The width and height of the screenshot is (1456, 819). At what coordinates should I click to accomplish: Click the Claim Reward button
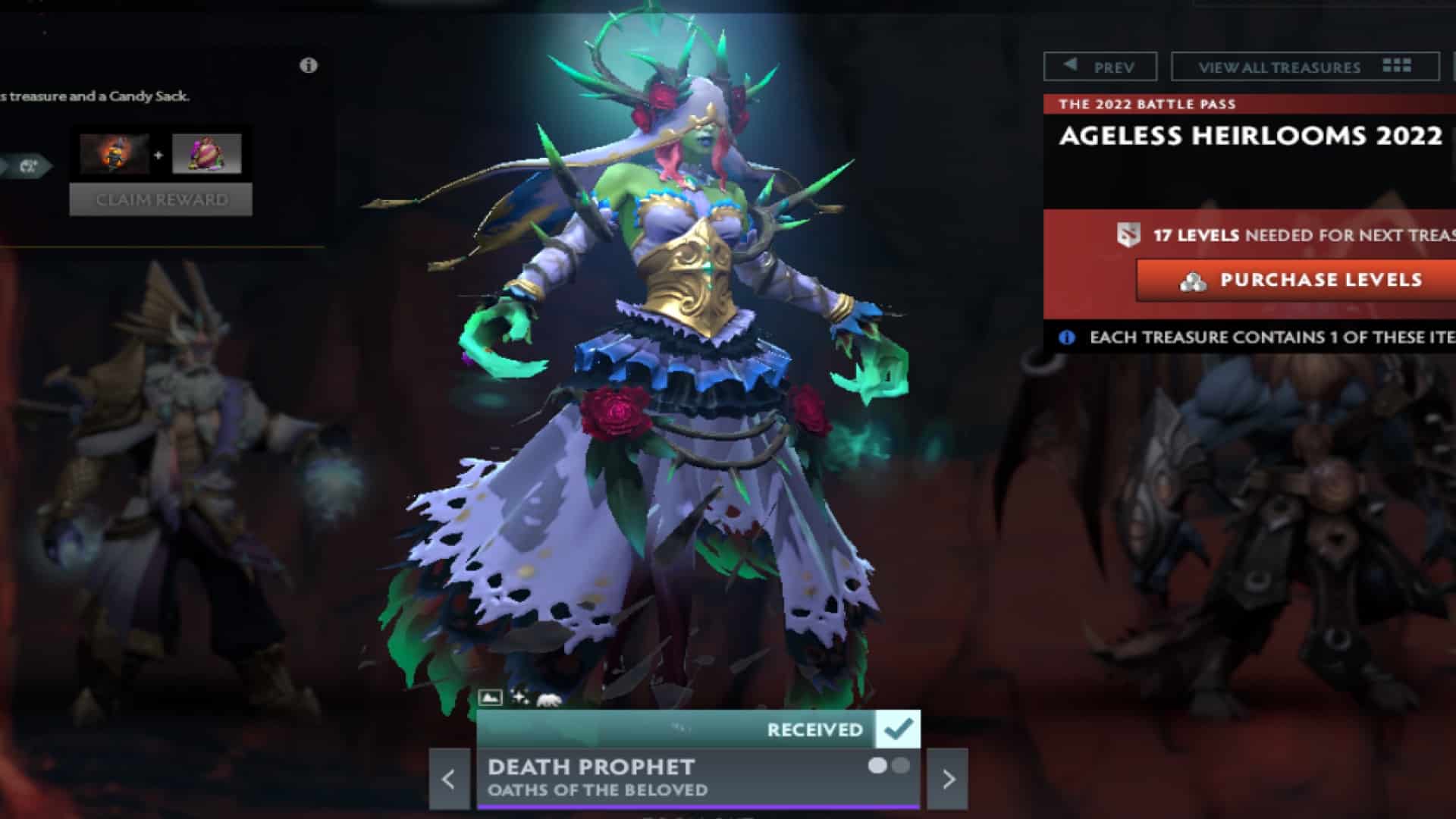click(x=160, y=199)
